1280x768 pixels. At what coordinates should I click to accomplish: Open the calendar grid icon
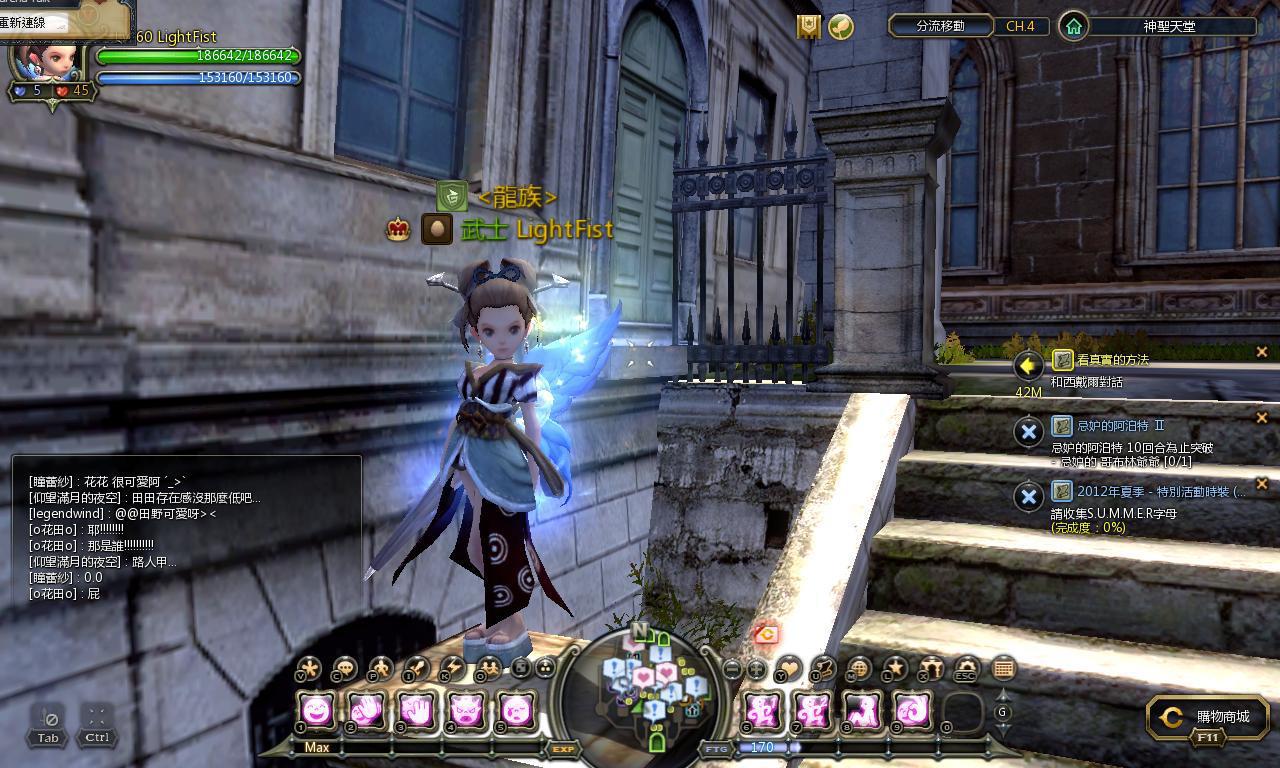[x=1003, y=668]
